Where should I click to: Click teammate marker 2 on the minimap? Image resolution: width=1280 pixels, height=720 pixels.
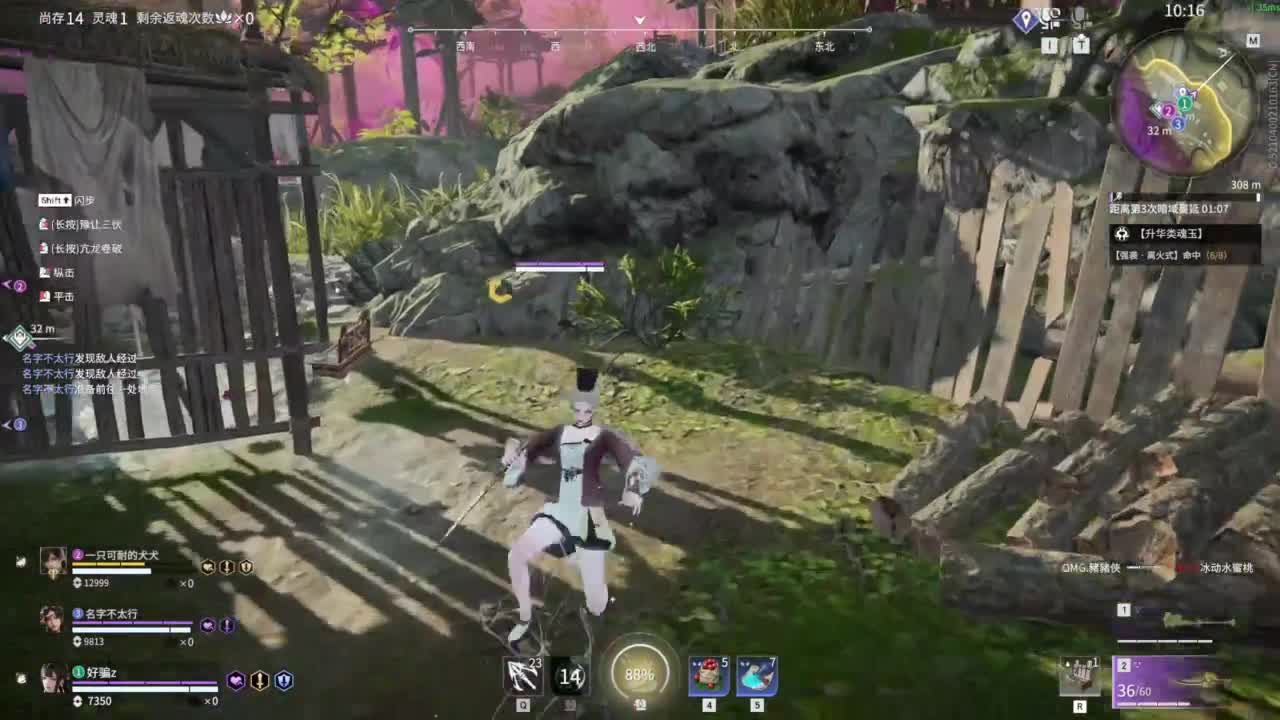click(x=1168, y=111)
